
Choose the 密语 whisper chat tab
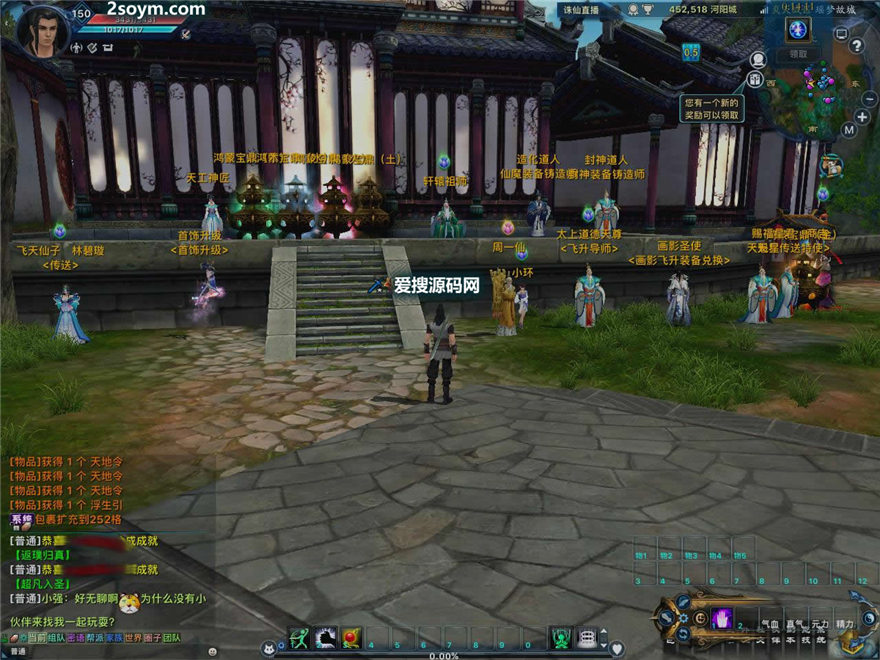click(x=75, y=638)
